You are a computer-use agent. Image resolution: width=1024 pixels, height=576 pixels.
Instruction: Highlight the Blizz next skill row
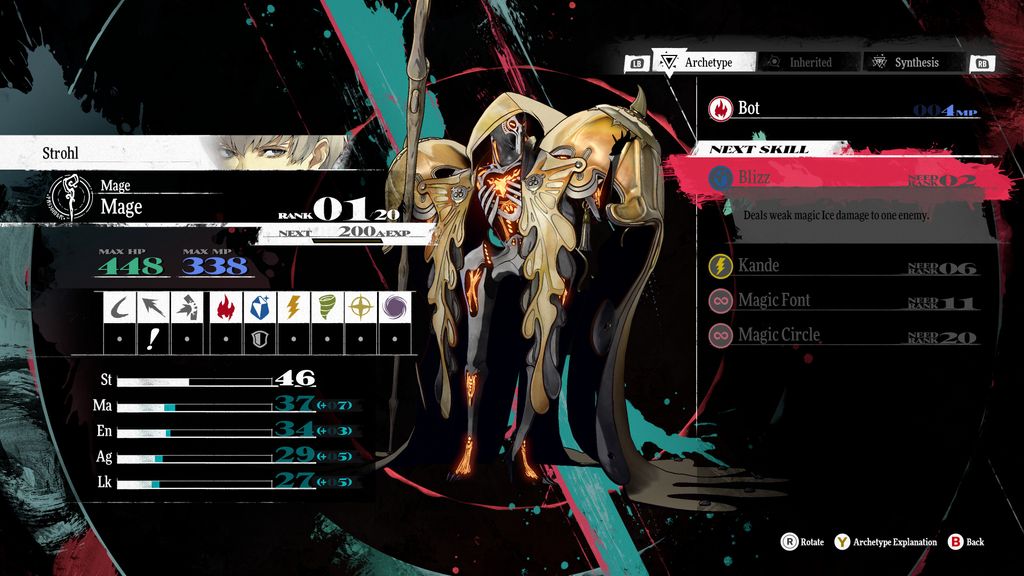point(840,178)
